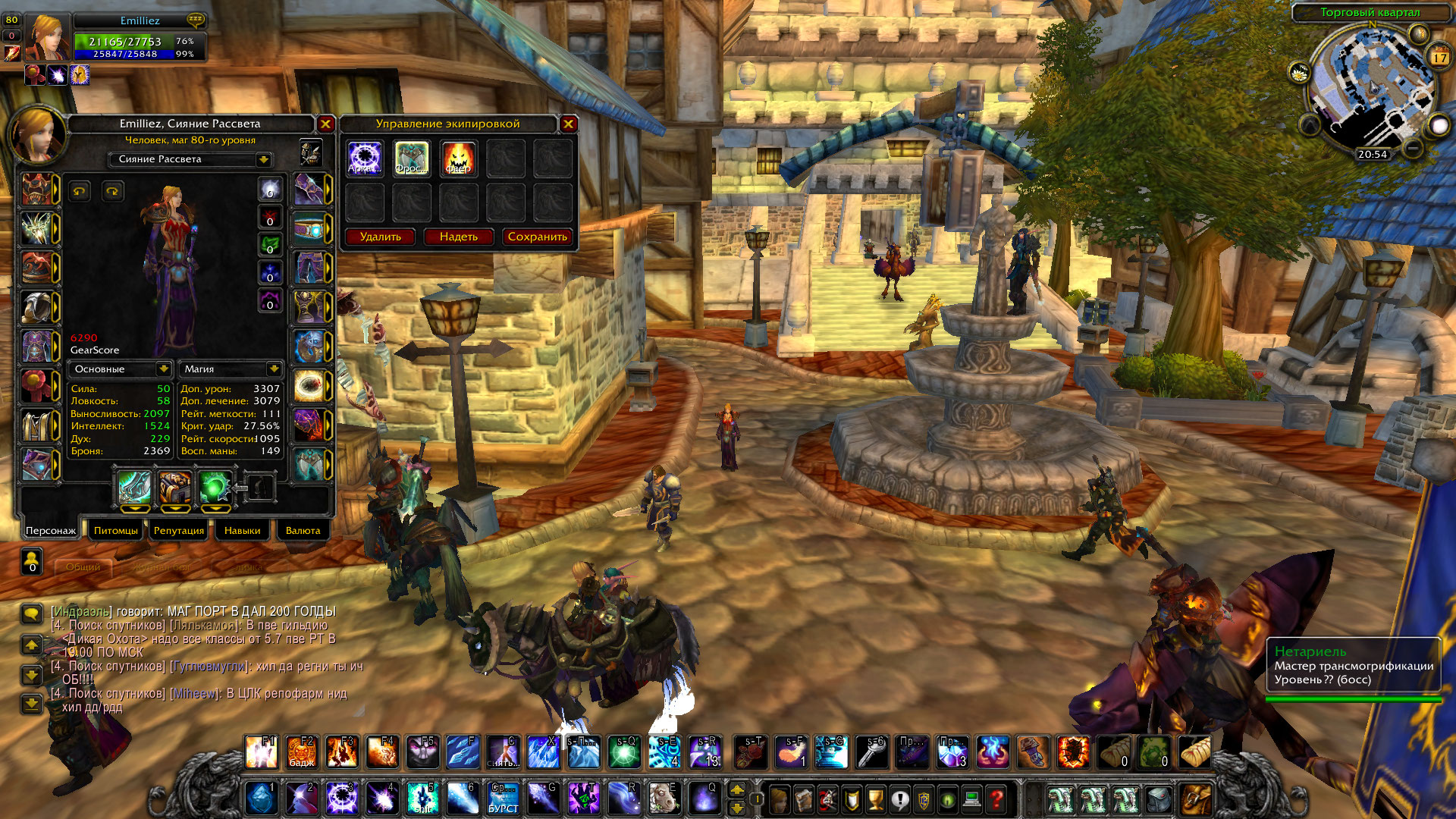The image size is (1456, 819).
Task: Rotate character model with the left arrow button
Action: click(x=80, y=191)
